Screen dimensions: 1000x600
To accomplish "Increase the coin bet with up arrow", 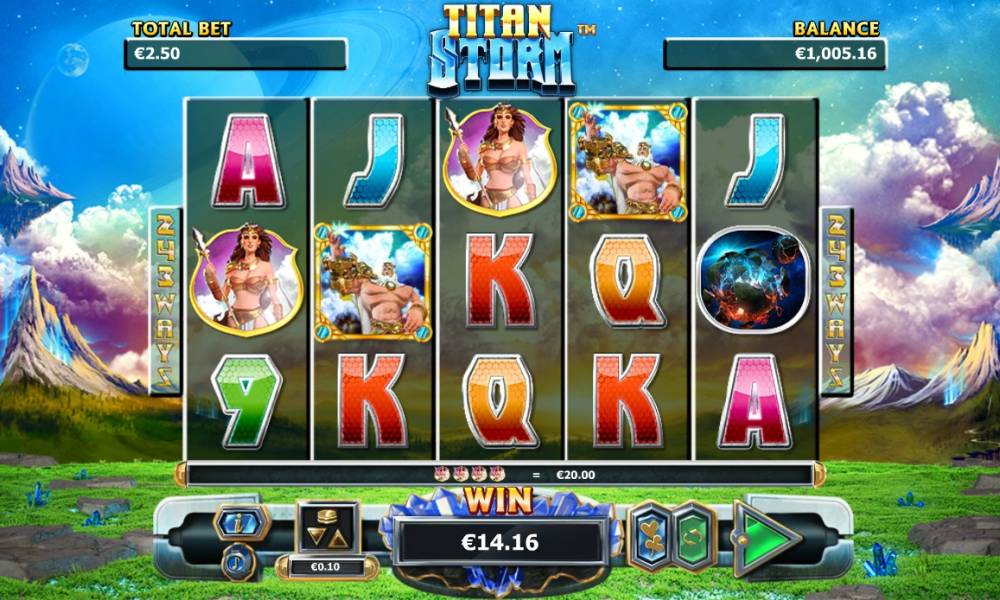I will point(339,537).
